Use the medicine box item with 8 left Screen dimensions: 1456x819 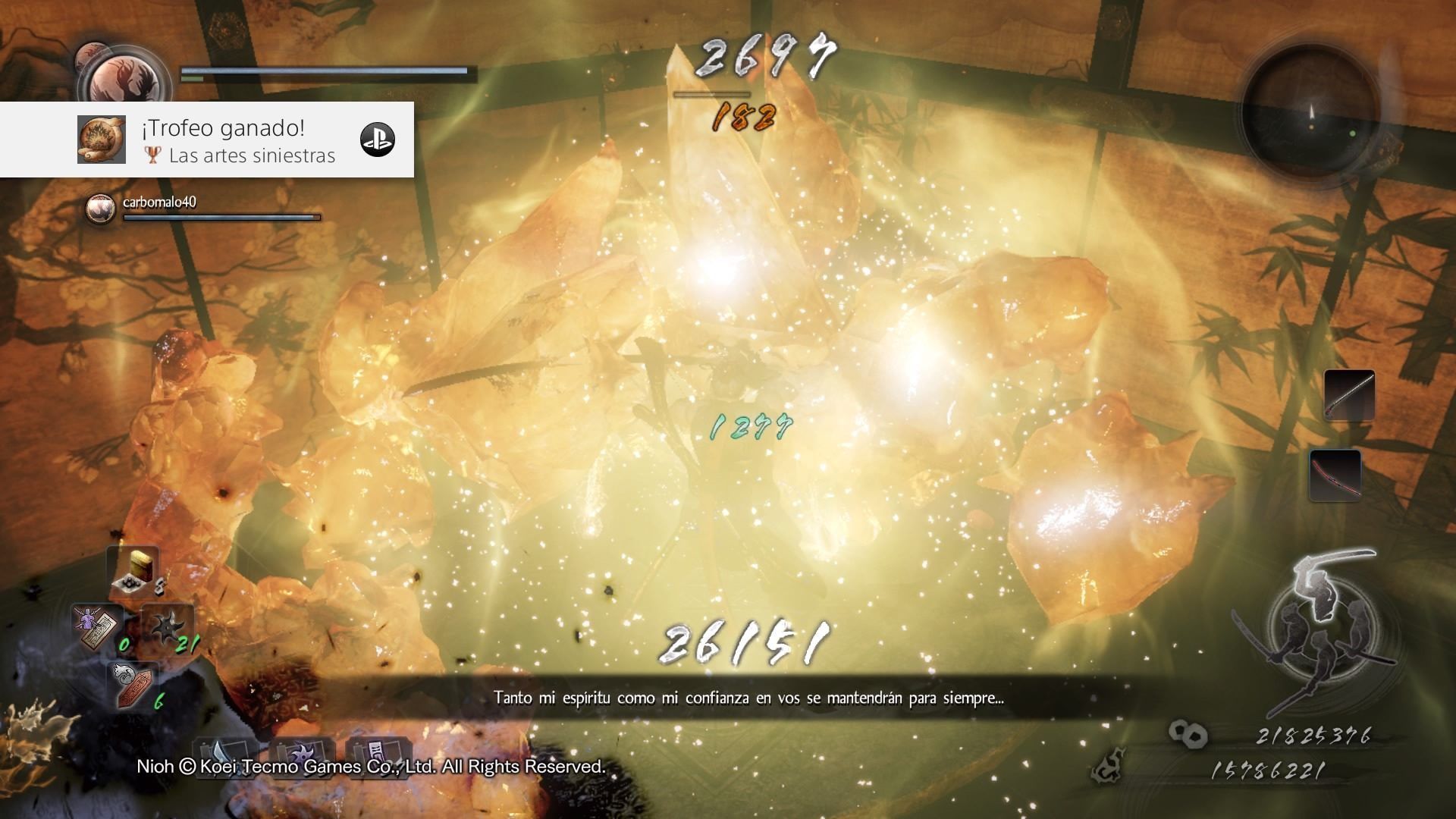134,573
